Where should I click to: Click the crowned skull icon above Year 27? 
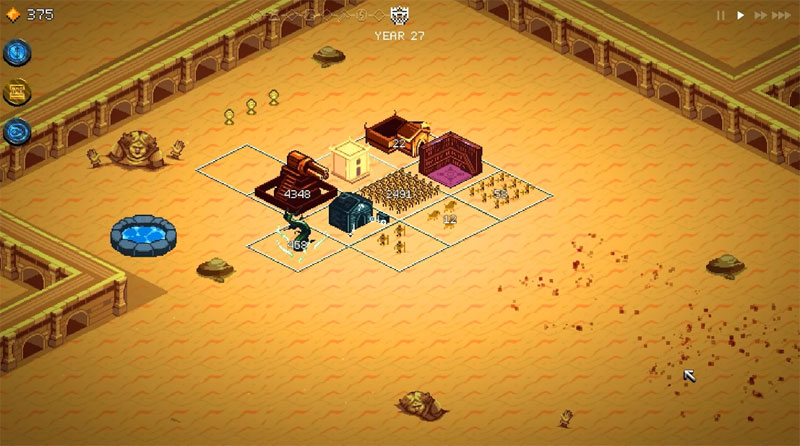point(399,15)
